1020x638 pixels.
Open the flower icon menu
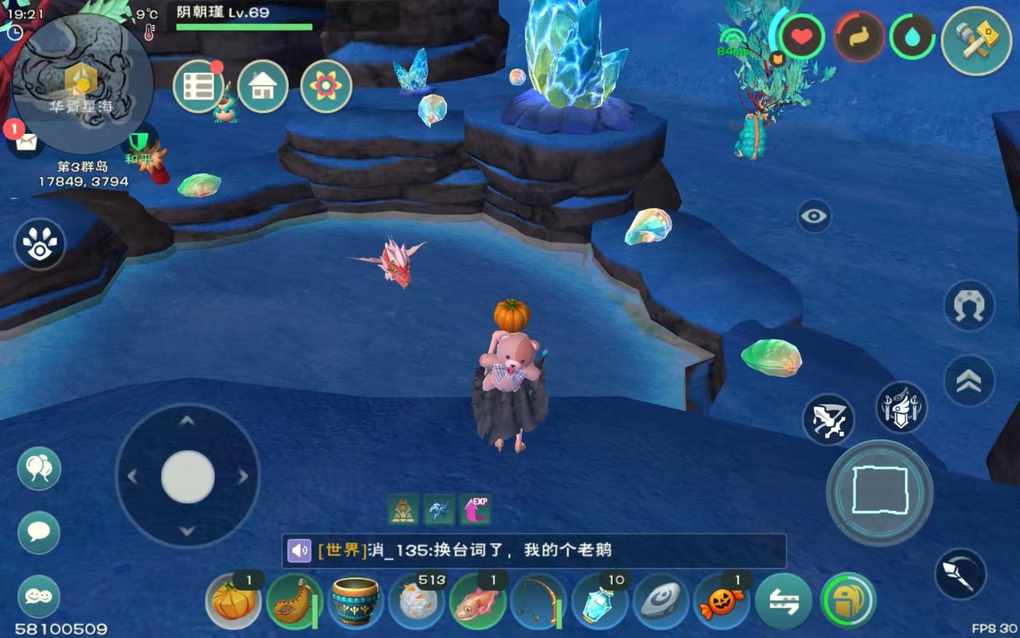pos(326,87)
